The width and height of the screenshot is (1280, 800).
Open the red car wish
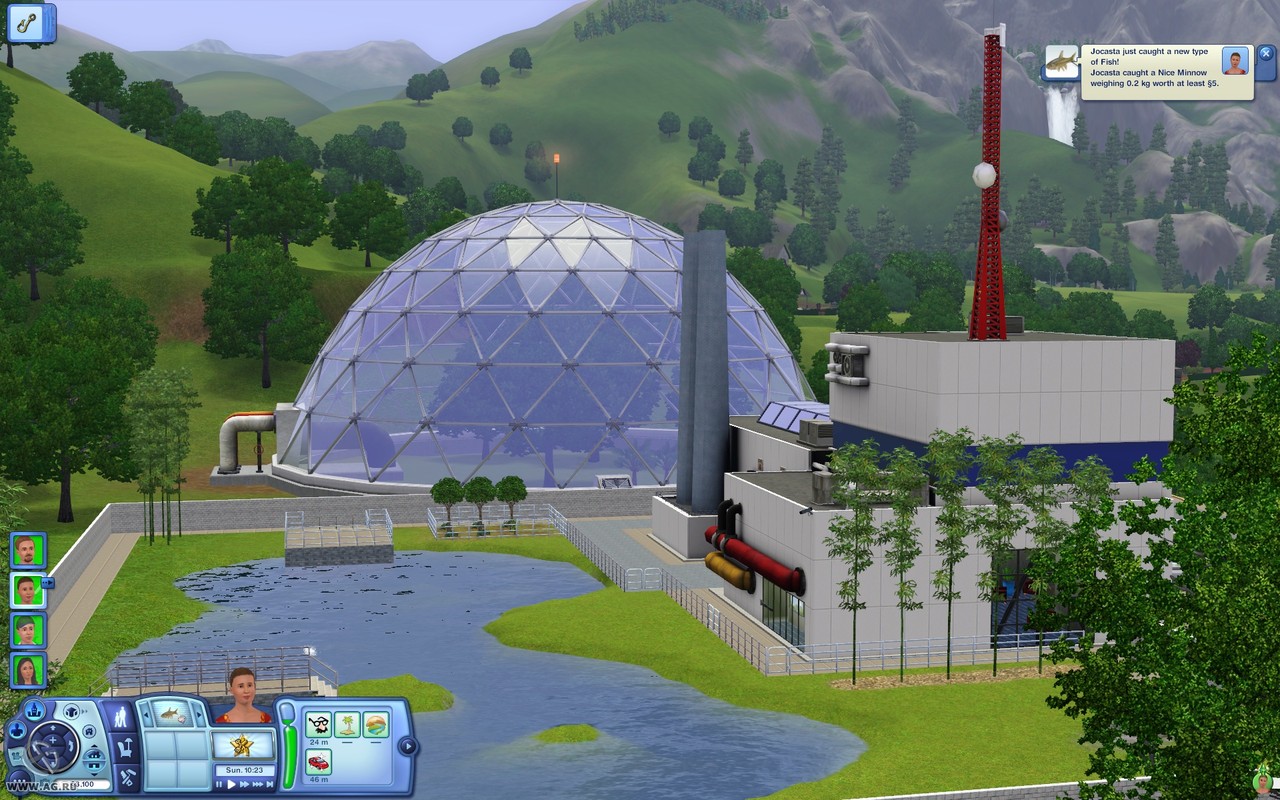pos(318,762)
